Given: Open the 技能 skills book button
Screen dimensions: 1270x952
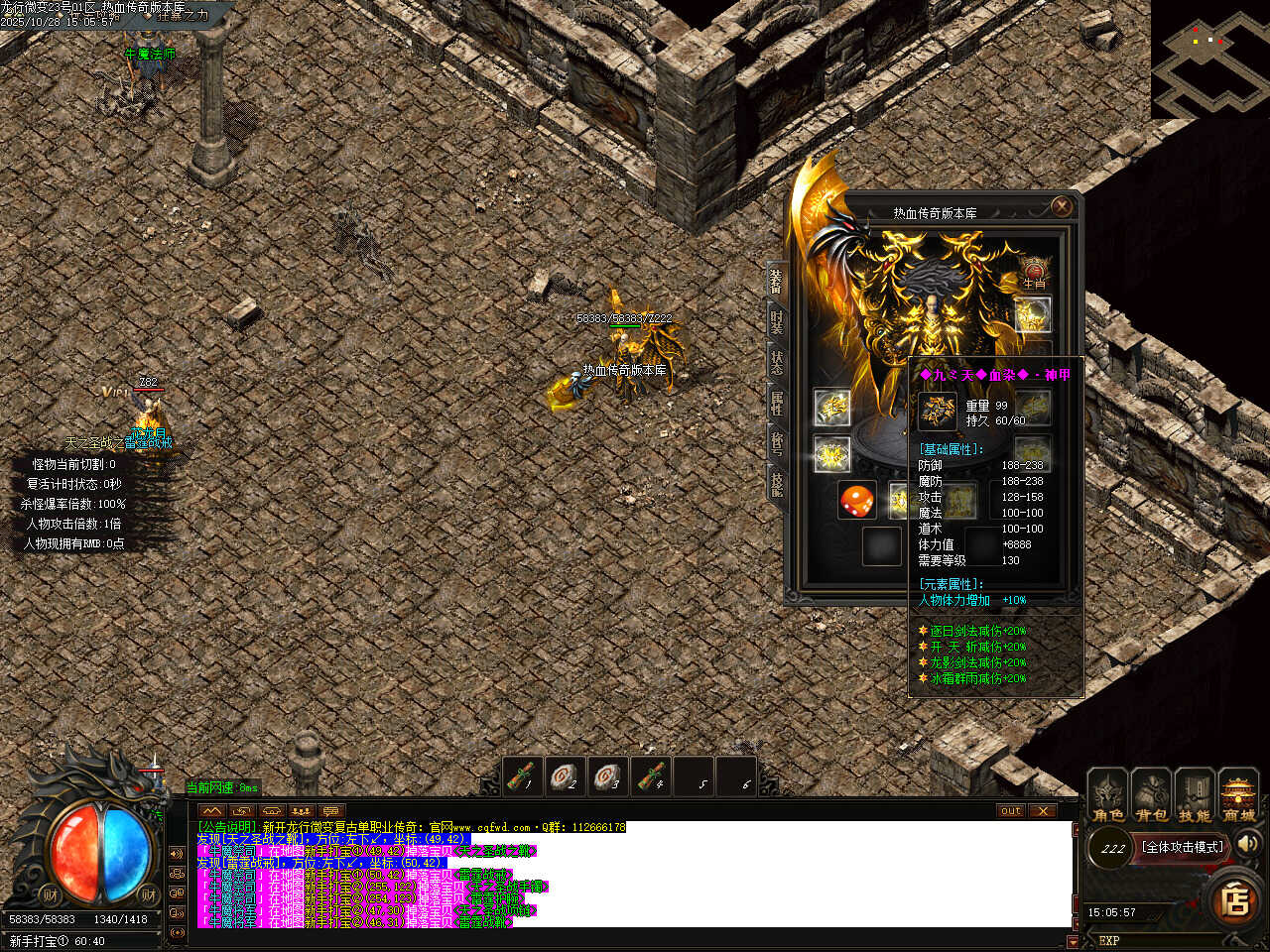Looking at the screenshot, I should [1195, 796].
